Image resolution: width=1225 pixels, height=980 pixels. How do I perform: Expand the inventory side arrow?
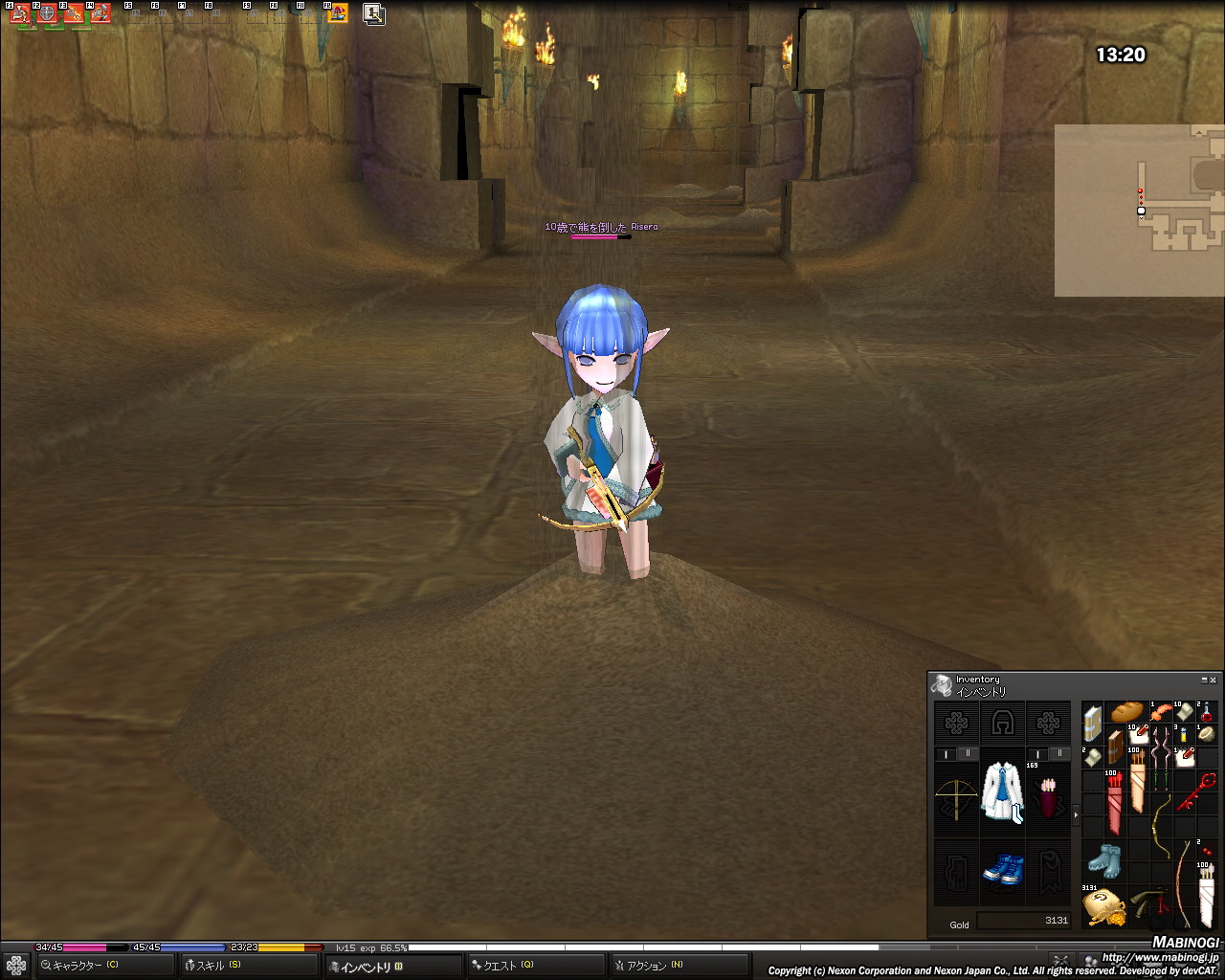point(1076,815)
